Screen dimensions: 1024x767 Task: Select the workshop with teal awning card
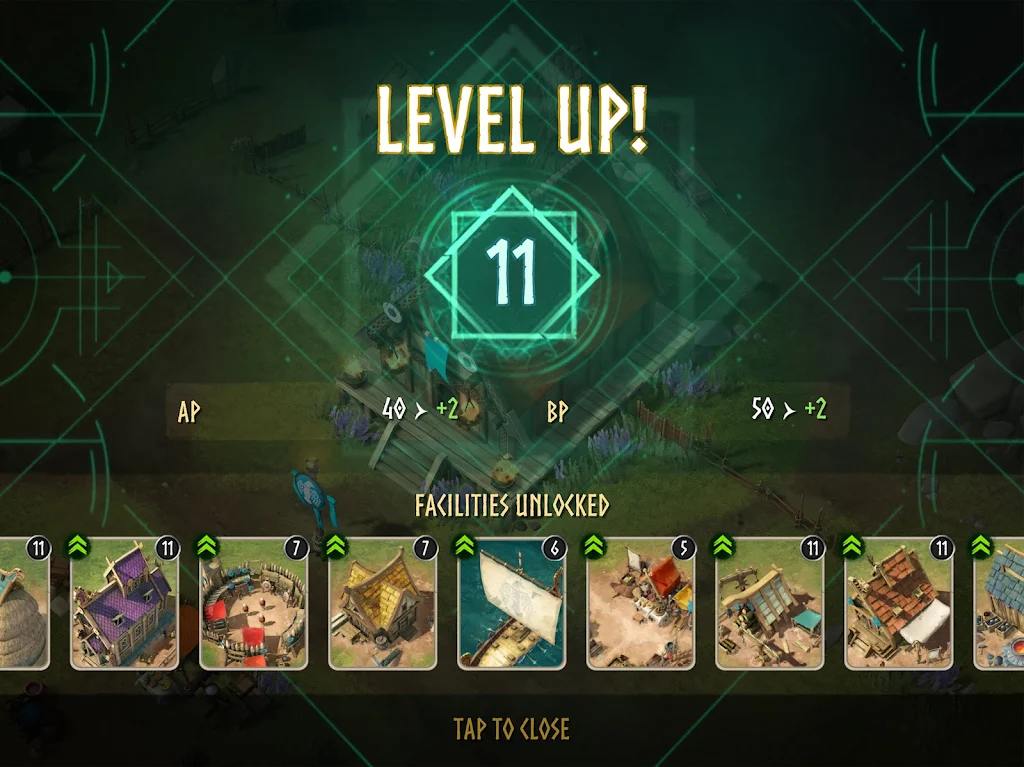[x=769, y=604]
